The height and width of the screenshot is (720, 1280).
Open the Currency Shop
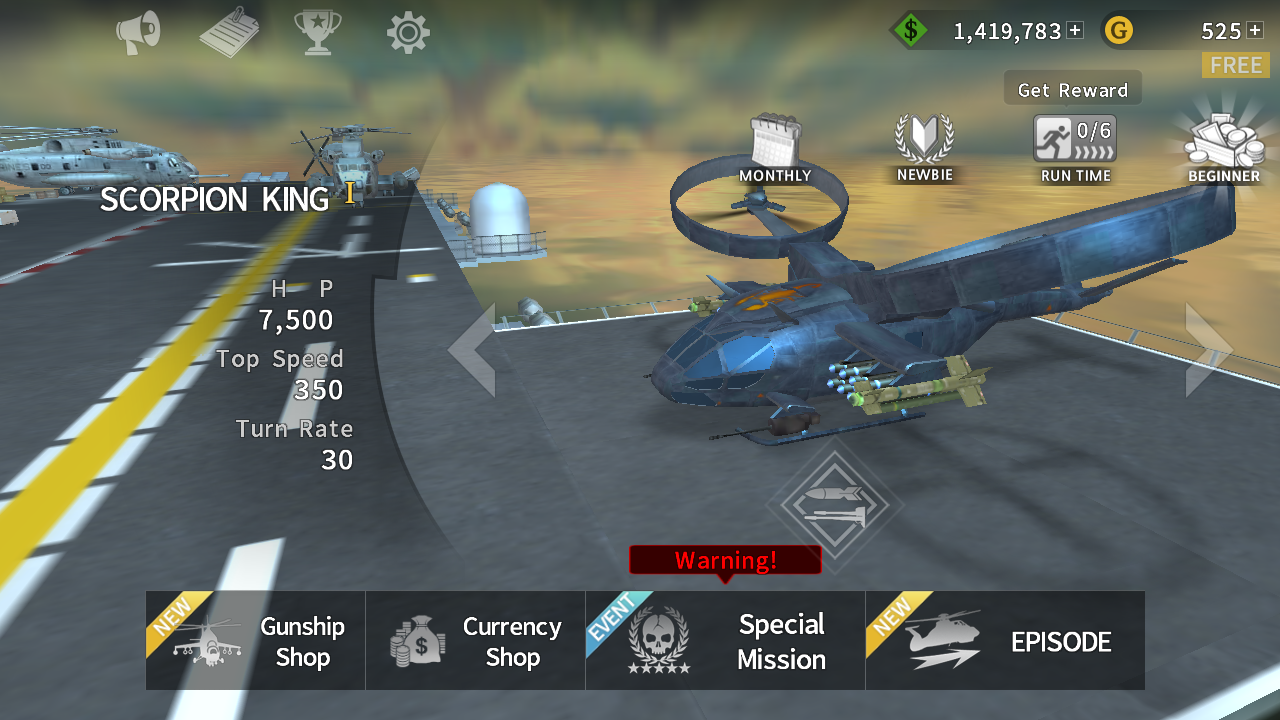[474, 640]
